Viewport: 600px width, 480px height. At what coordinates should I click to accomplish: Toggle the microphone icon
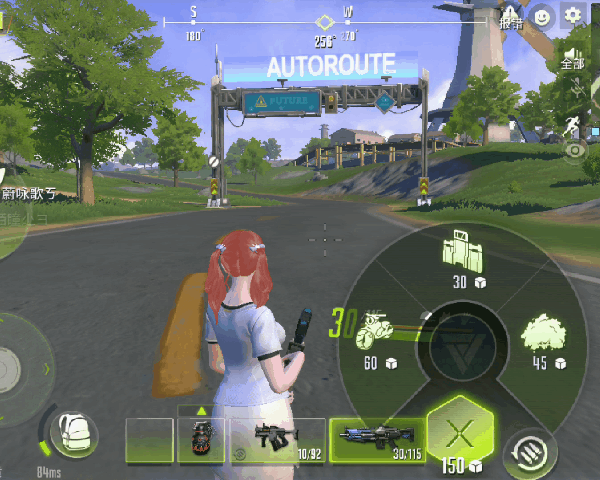[576, 91]
